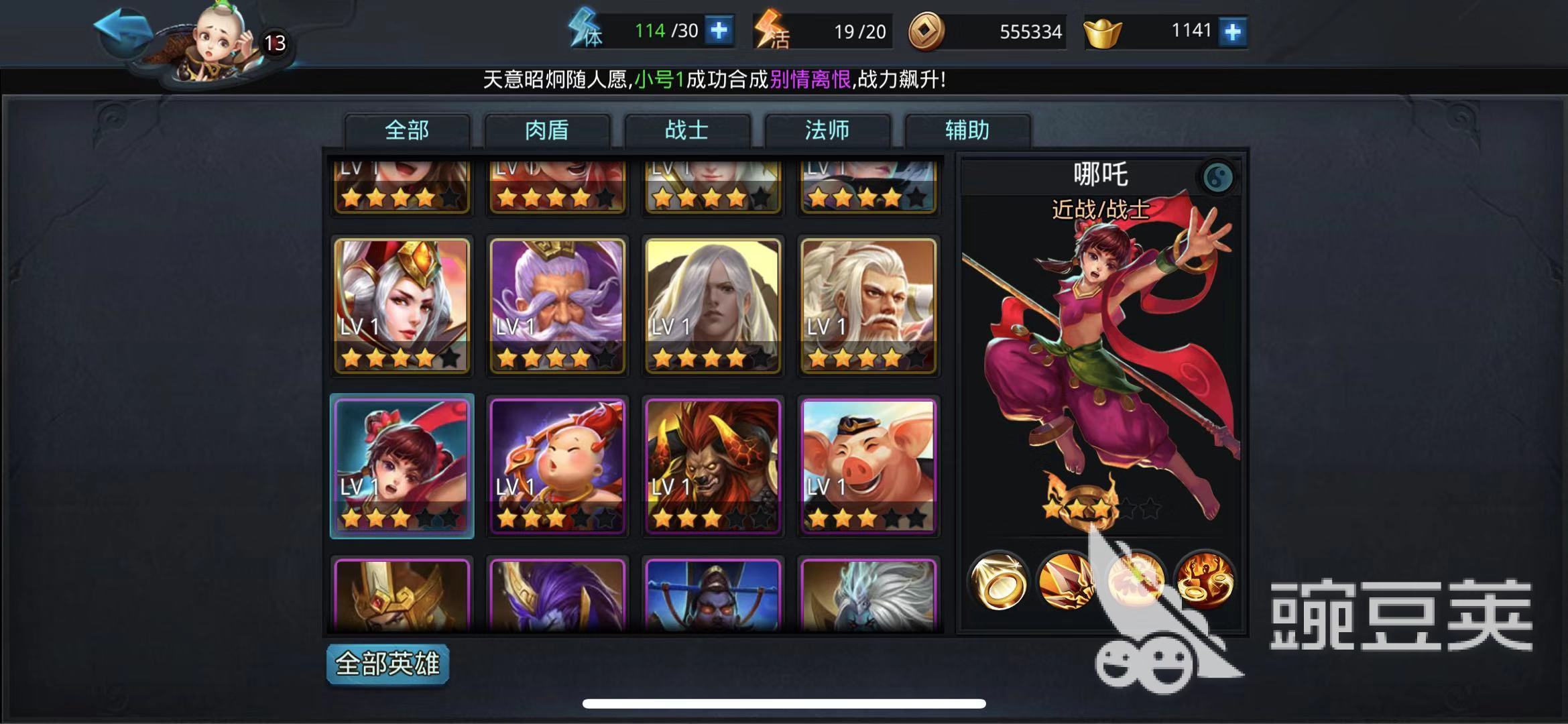Switch to the 法师 tab

pos(827,130)
